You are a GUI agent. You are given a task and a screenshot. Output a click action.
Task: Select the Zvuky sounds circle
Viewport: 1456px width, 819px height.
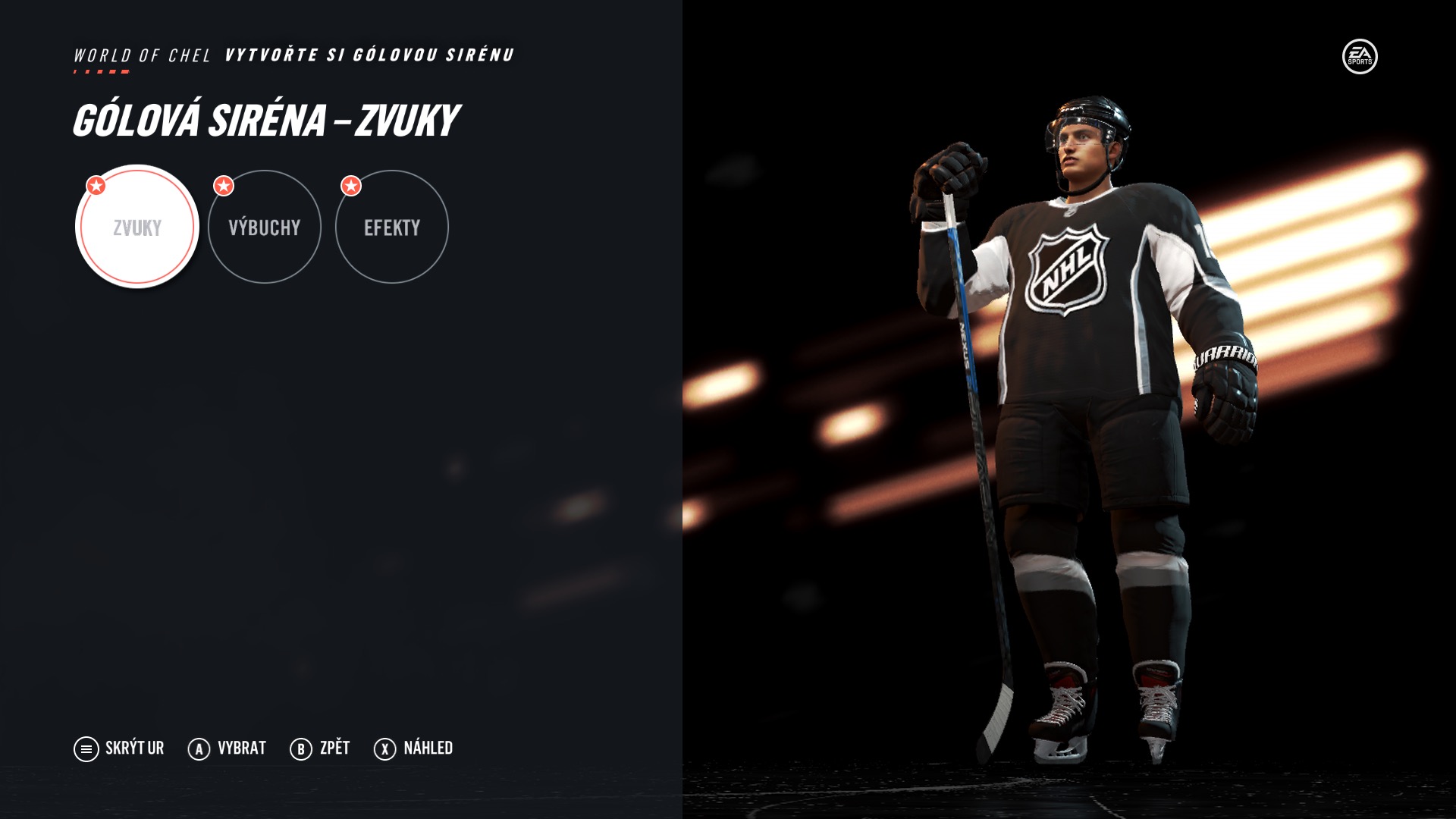(137, 227)
